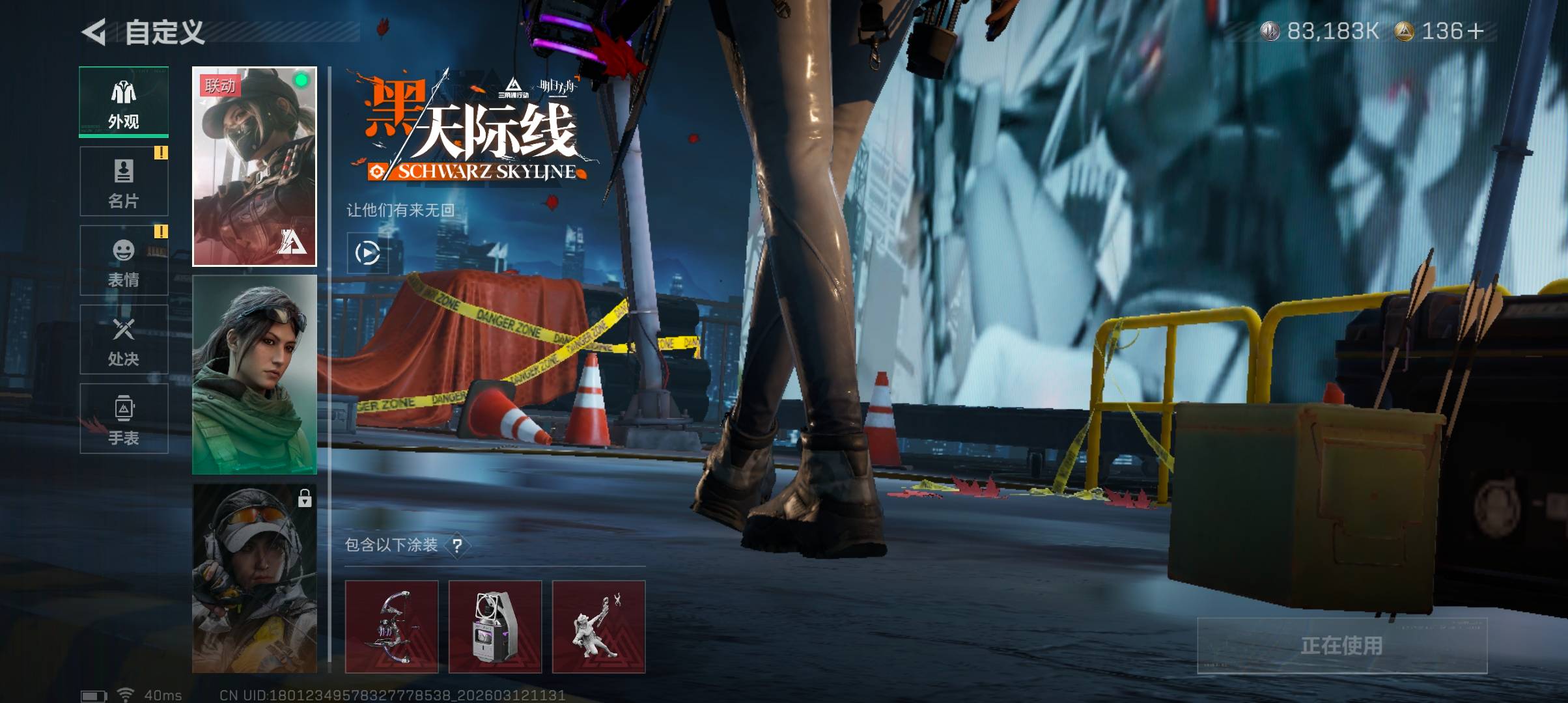
Task: Select the 联动 masked collab skin
Action: click(x=255, y=167)
